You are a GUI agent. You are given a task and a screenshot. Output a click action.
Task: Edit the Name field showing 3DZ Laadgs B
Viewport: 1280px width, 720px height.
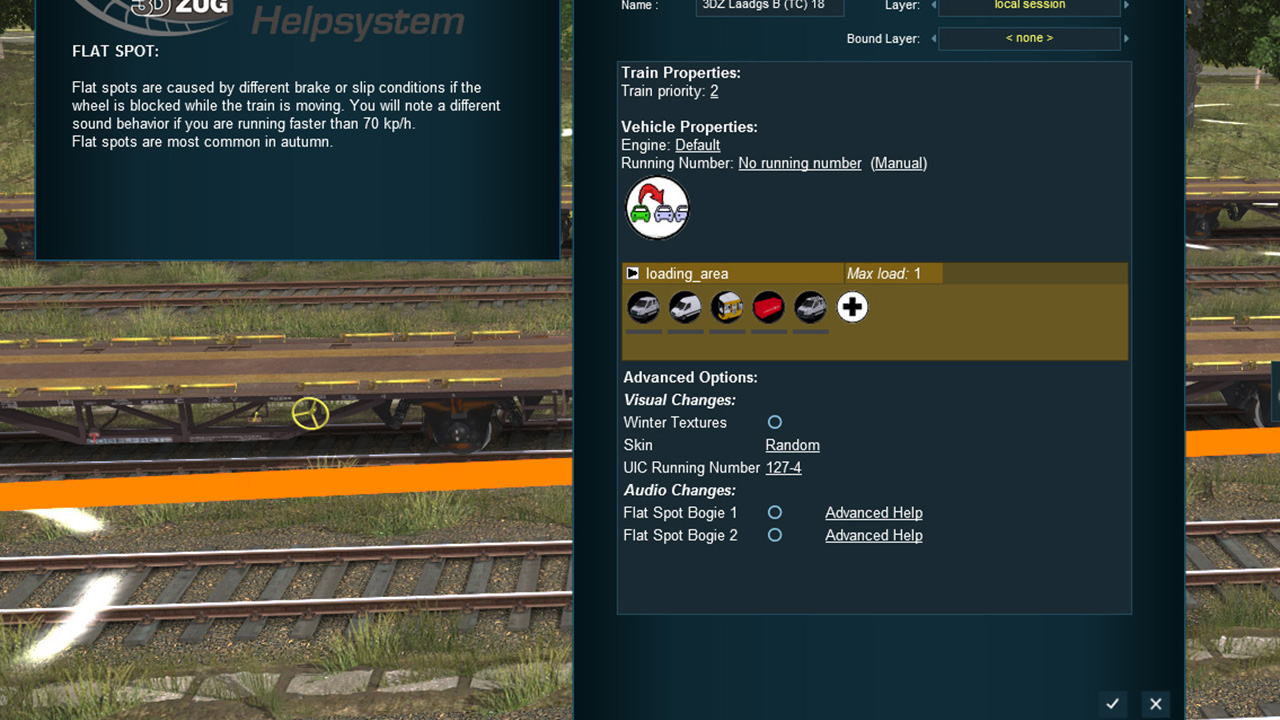tap(769, 6)
